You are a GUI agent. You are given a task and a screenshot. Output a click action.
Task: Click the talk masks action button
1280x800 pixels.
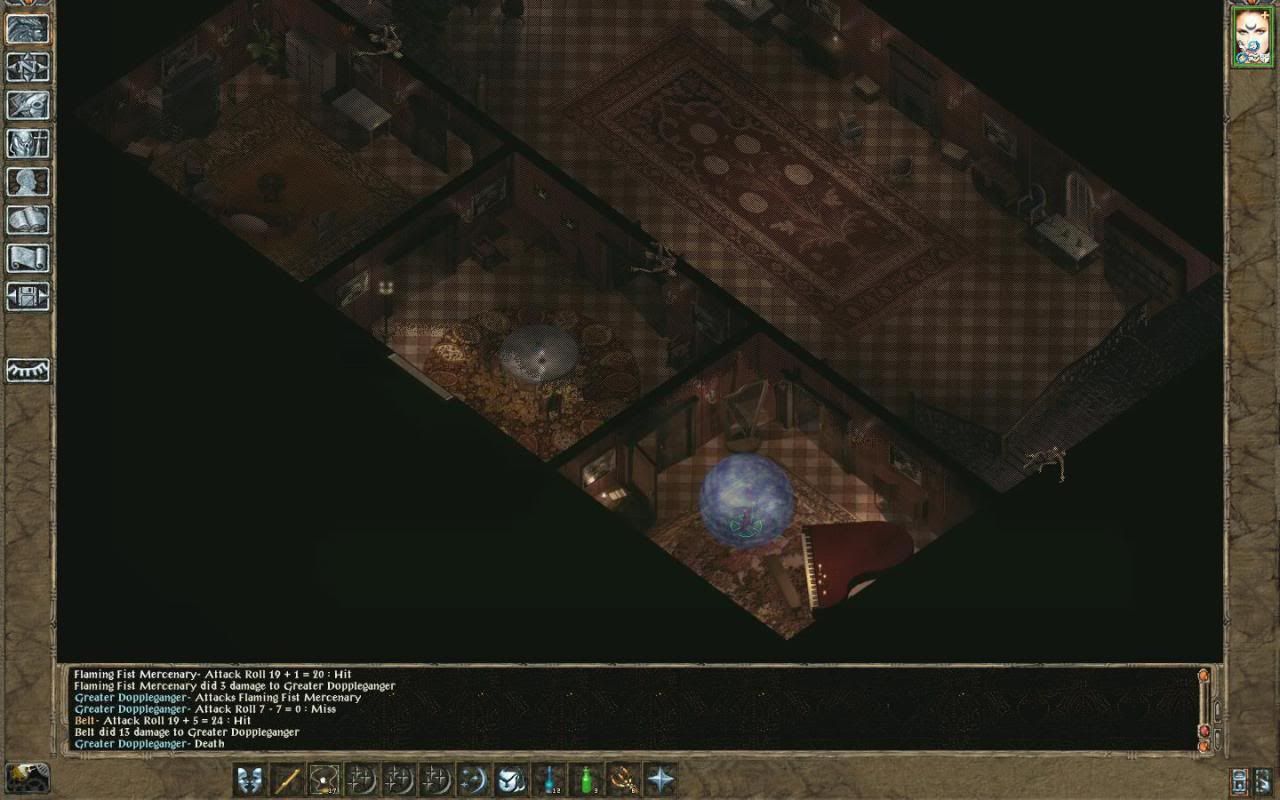pos(250,779)
